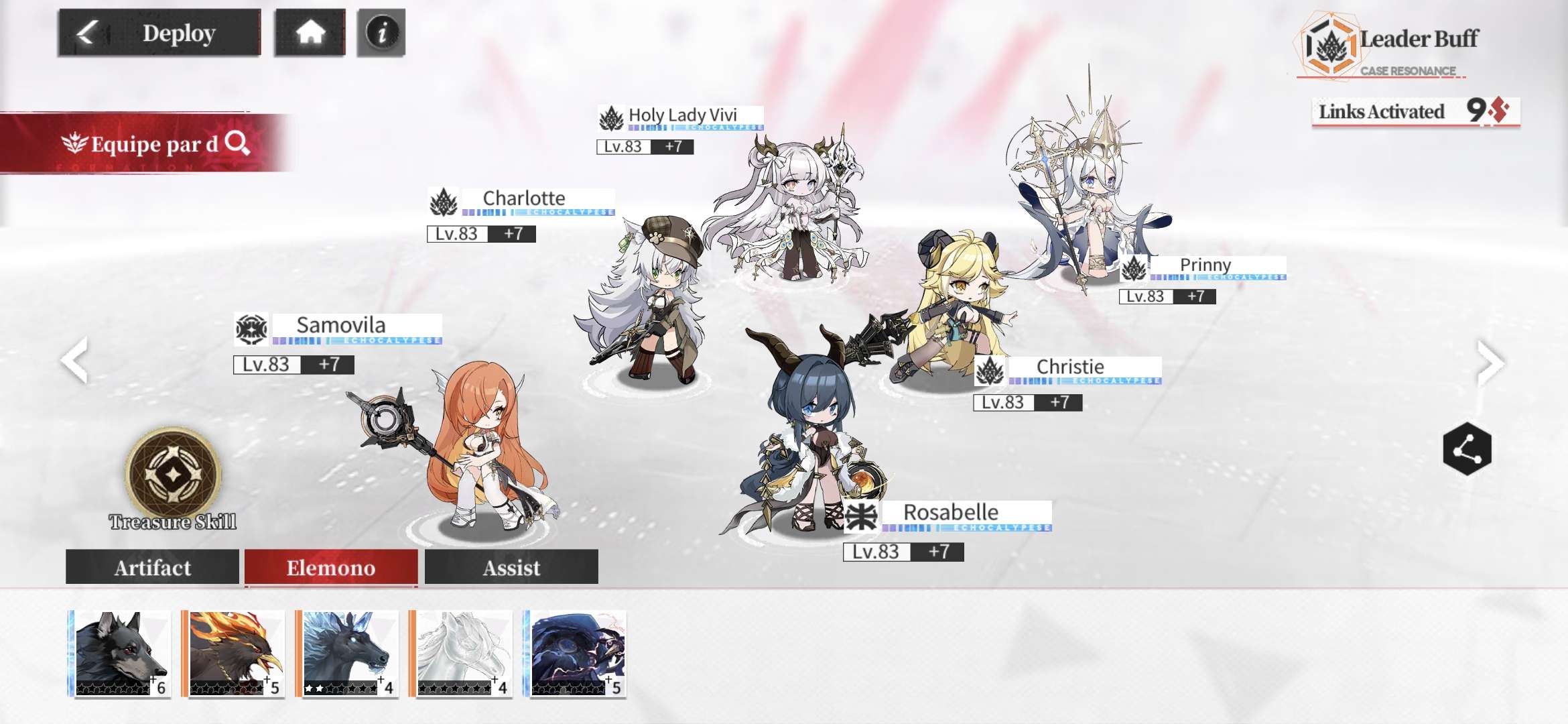Select the white horse Elemono
Screen dimensions: 1568x724
pos(462,654)
